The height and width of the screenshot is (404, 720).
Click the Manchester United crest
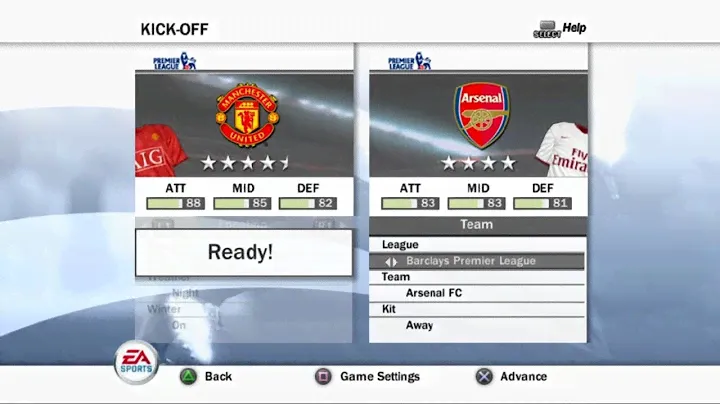pyautogui.click(x=245, y=115)
